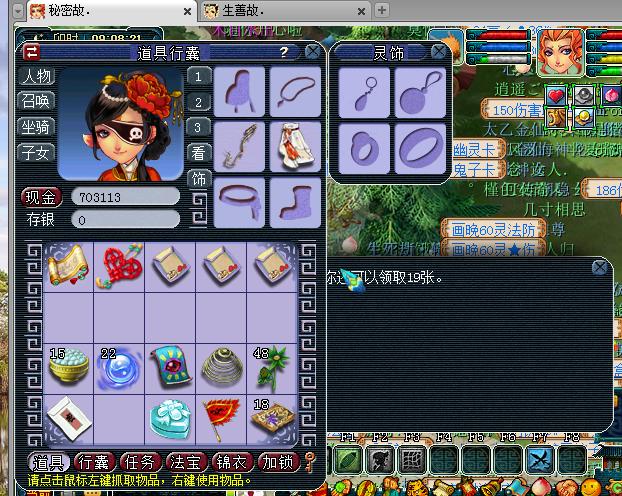Select the 行囊 bag tab
622x496 pixels.
[93, 462]
